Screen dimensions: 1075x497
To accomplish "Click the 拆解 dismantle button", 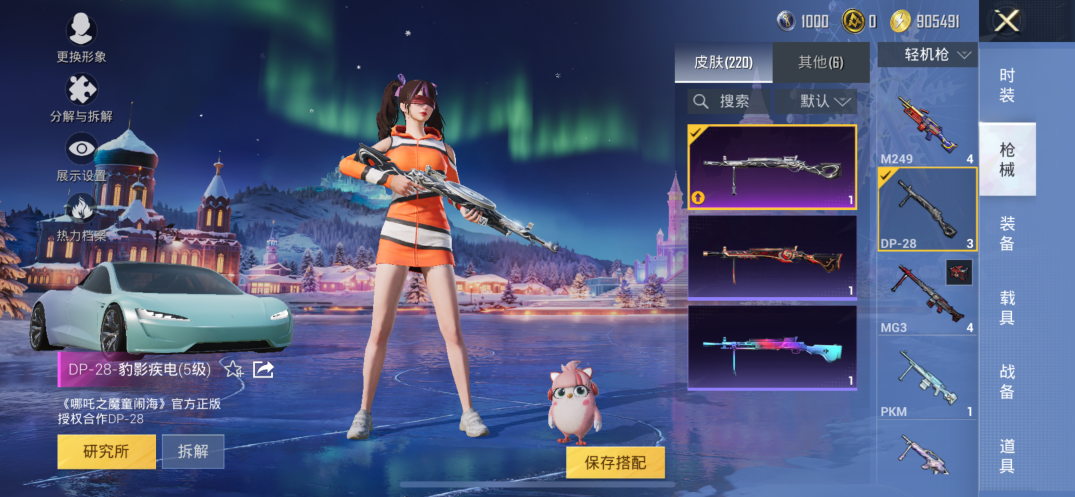I will pyautogui.click(x=193, y=451).
